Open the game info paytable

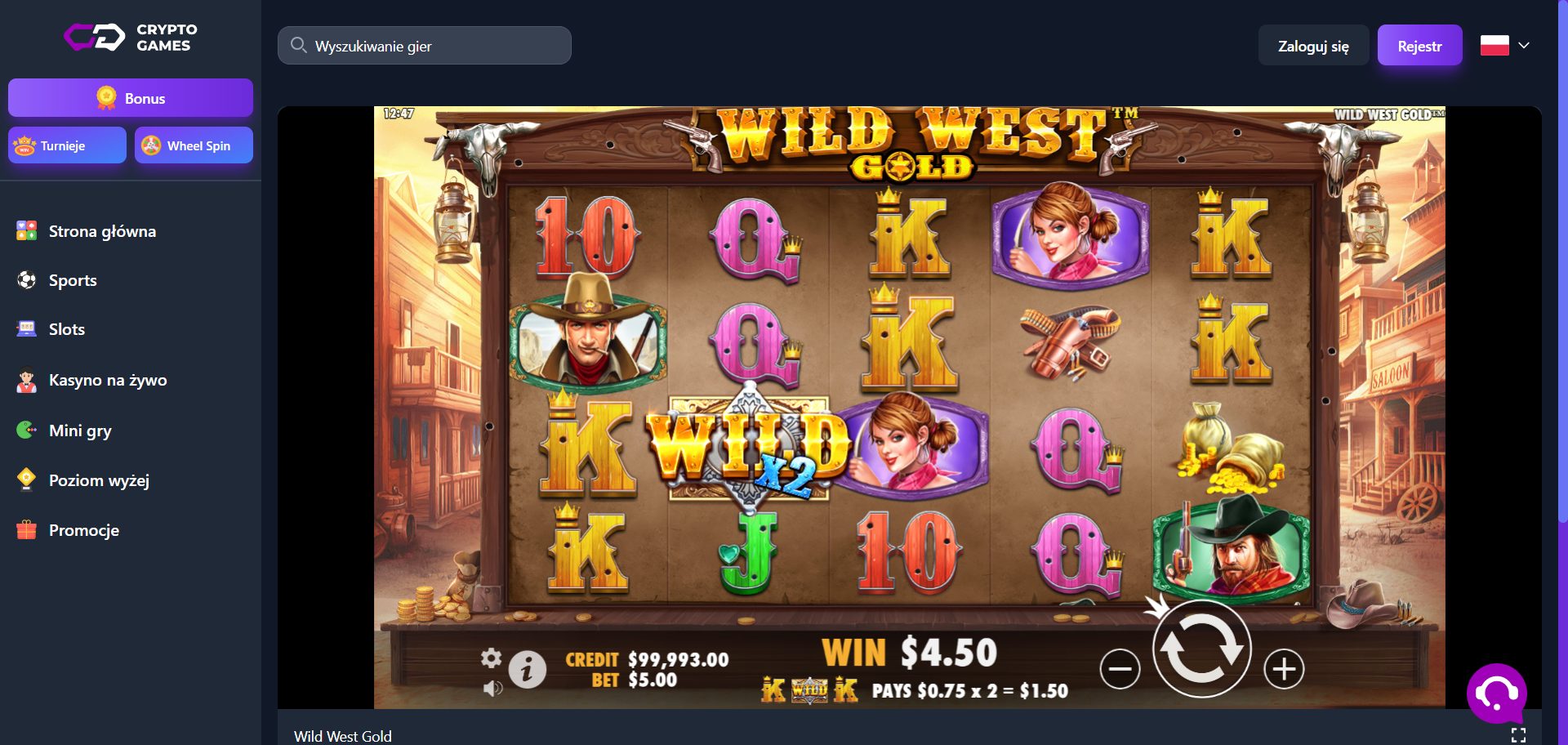pos(527,668)
